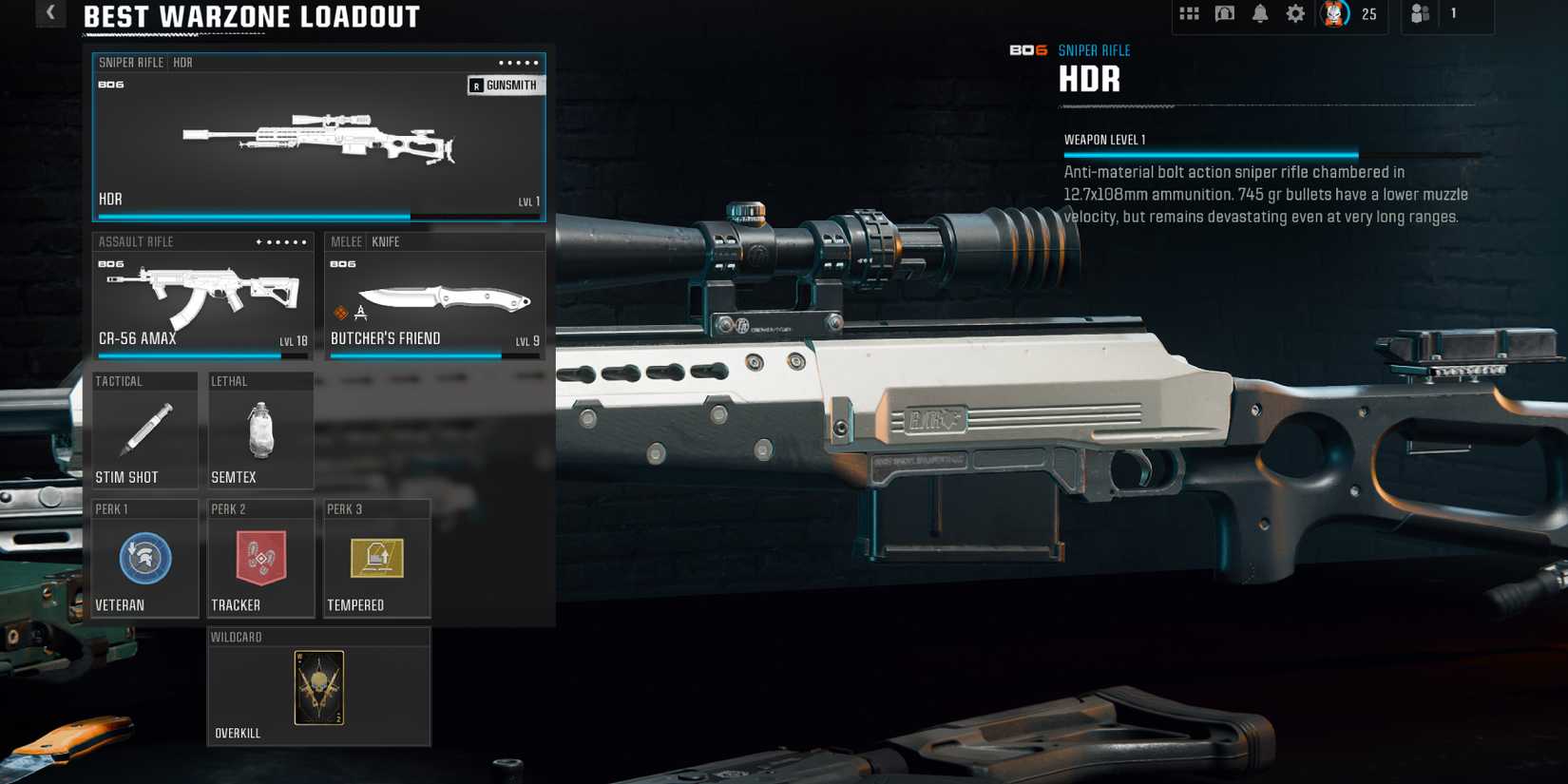The width and height of the screenshot is (1568, 784).
Task: Open the social party icon
Action: [1420, 13]
